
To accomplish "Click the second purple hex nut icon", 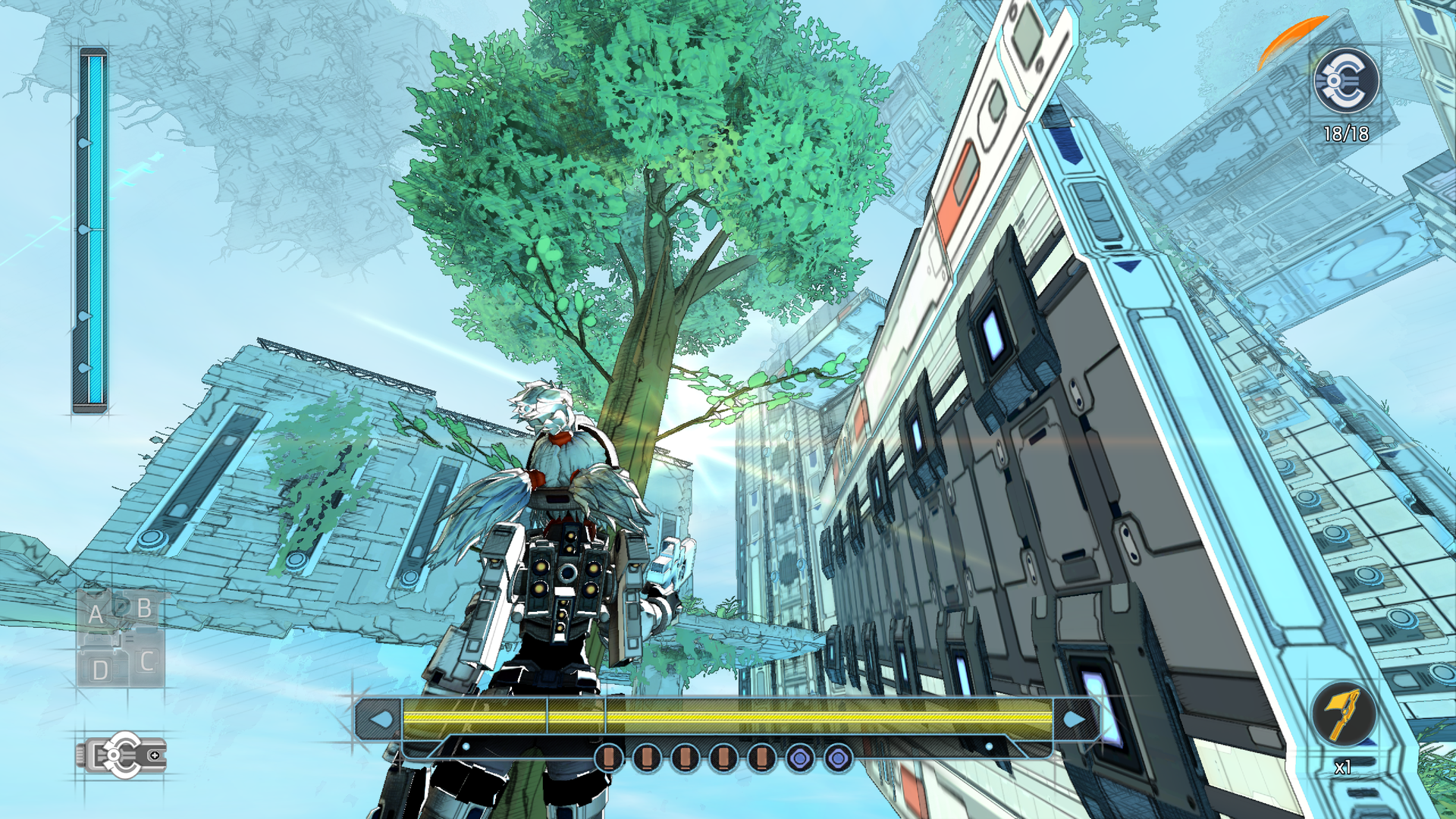I will coord(838,756).
